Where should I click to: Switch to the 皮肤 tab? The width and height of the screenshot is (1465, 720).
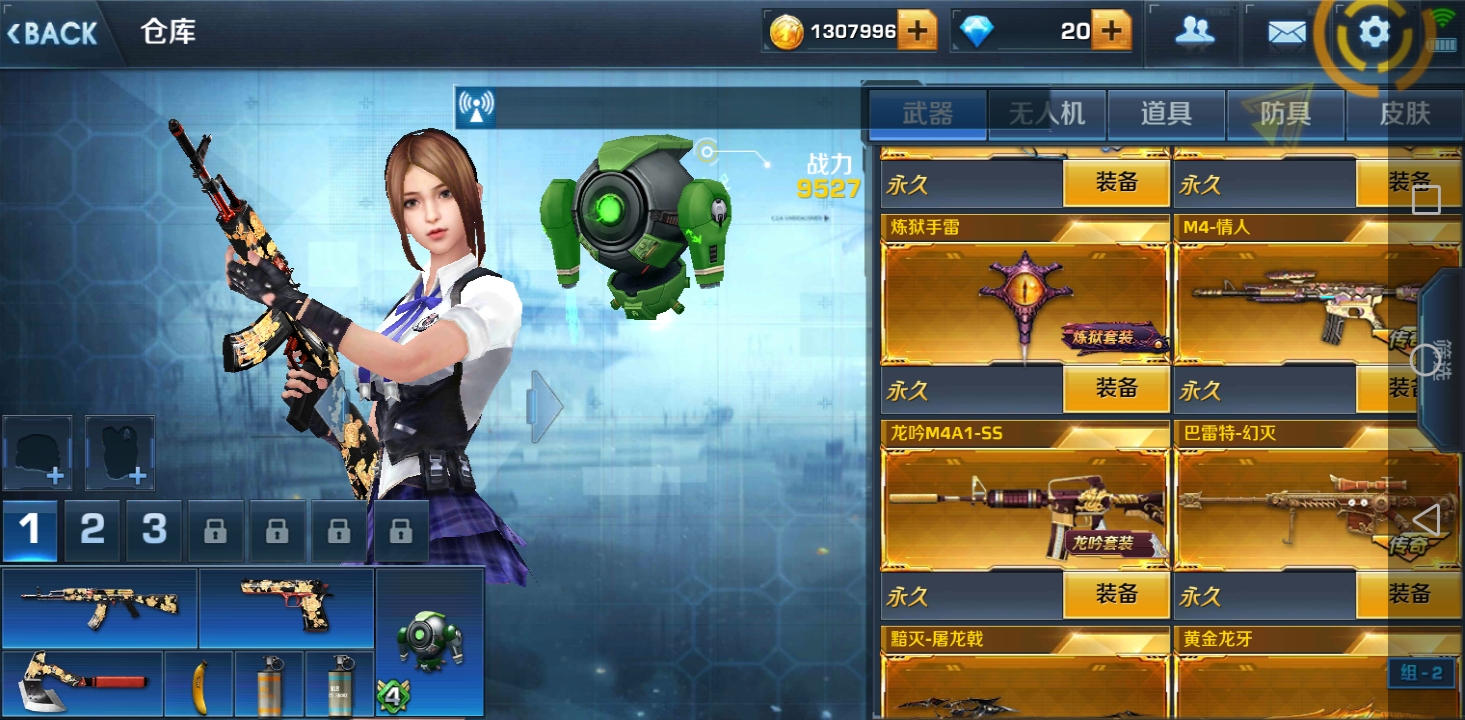pyautogui.click(x=1404, y=114)
